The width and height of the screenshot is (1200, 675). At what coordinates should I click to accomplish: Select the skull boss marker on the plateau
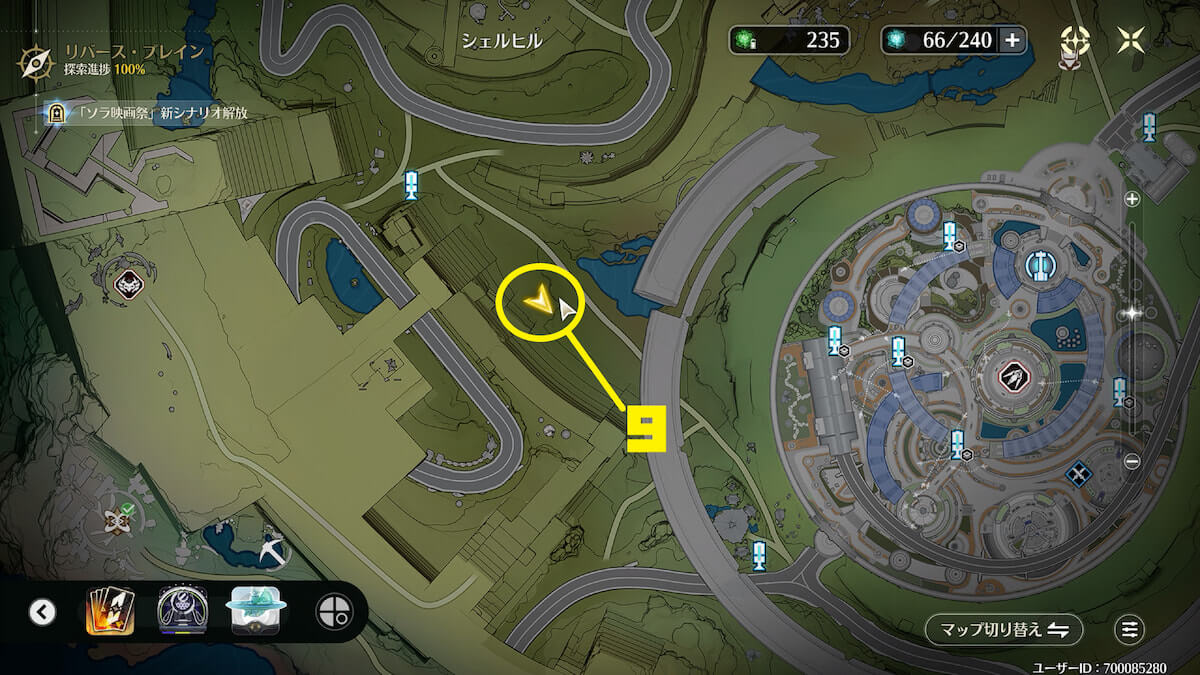coord(128,286)
